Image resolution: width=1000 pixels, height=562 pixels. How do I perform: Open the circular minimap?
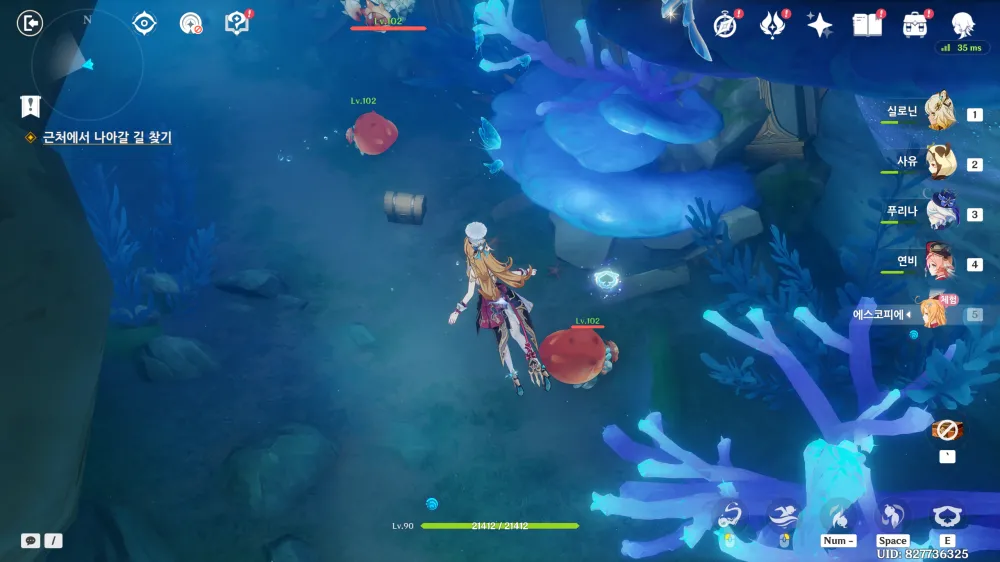tap(87, 62)
